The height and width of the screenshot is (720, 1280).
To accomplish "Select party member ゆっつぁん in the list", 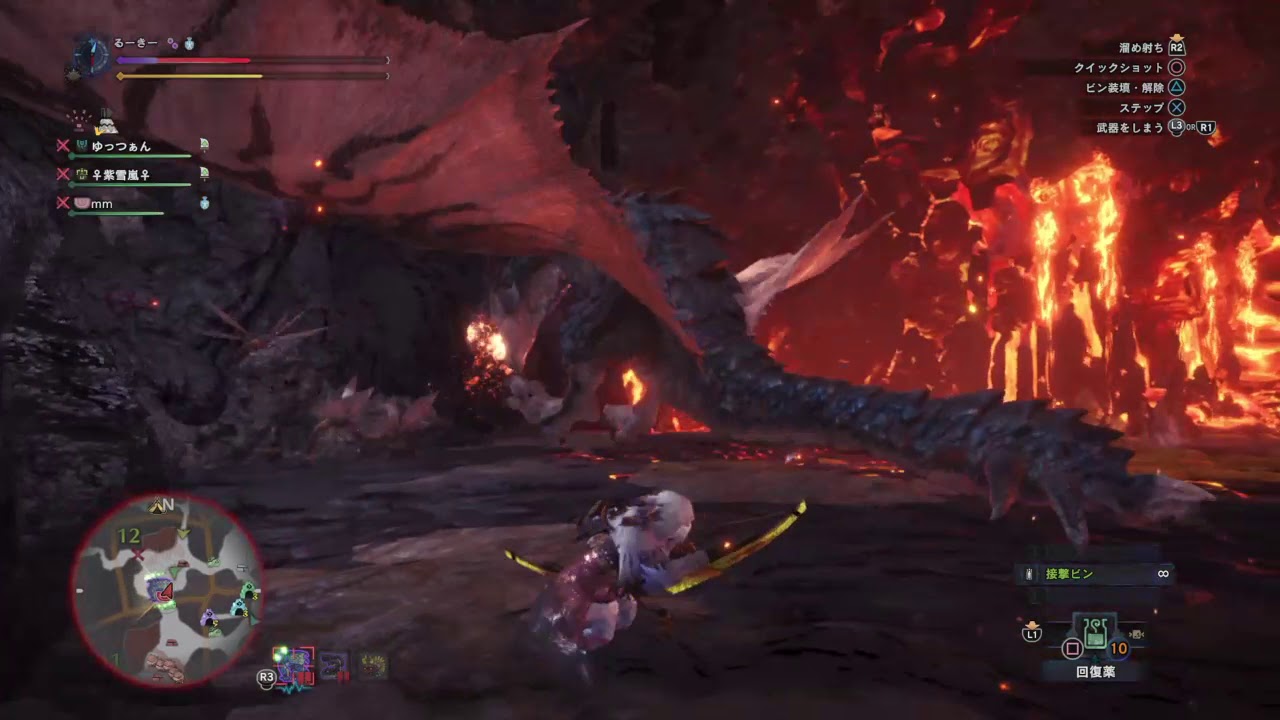I will [x=120, y=146].
